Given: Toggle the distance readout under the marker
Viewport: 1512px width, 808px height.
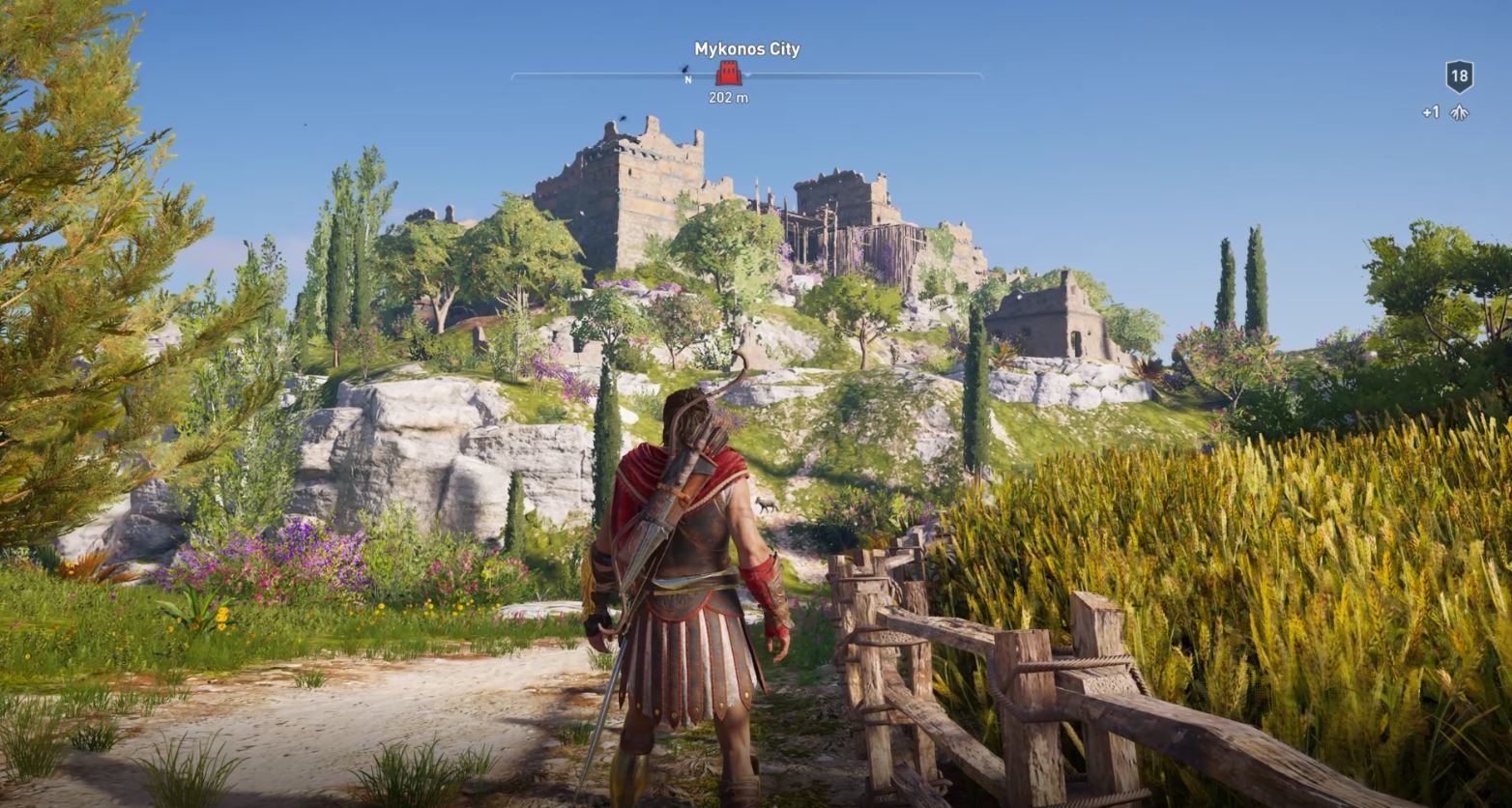Looking at the screenshot, I should [729, 98].
